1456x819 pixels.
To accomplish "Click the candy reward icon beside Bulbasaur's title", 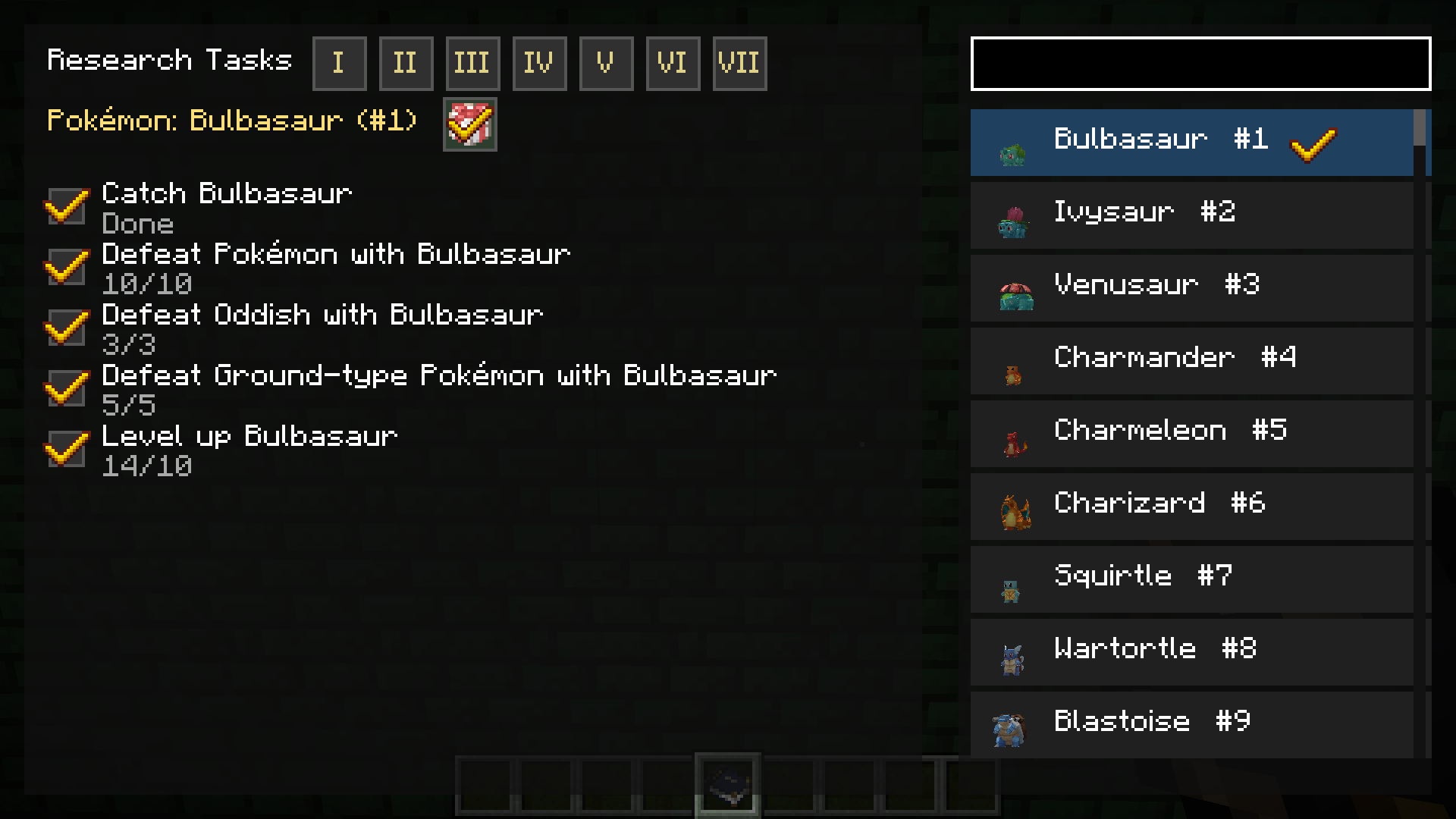I will pos(469,124).
